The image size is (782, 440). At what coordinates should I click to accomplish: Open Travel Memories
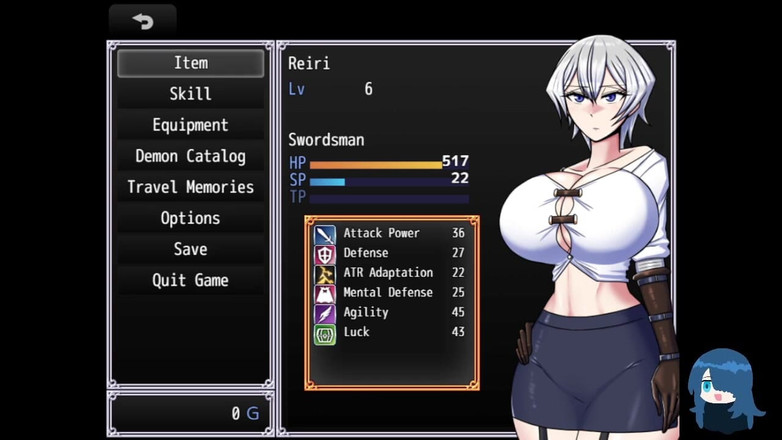(x=190, y=187)
